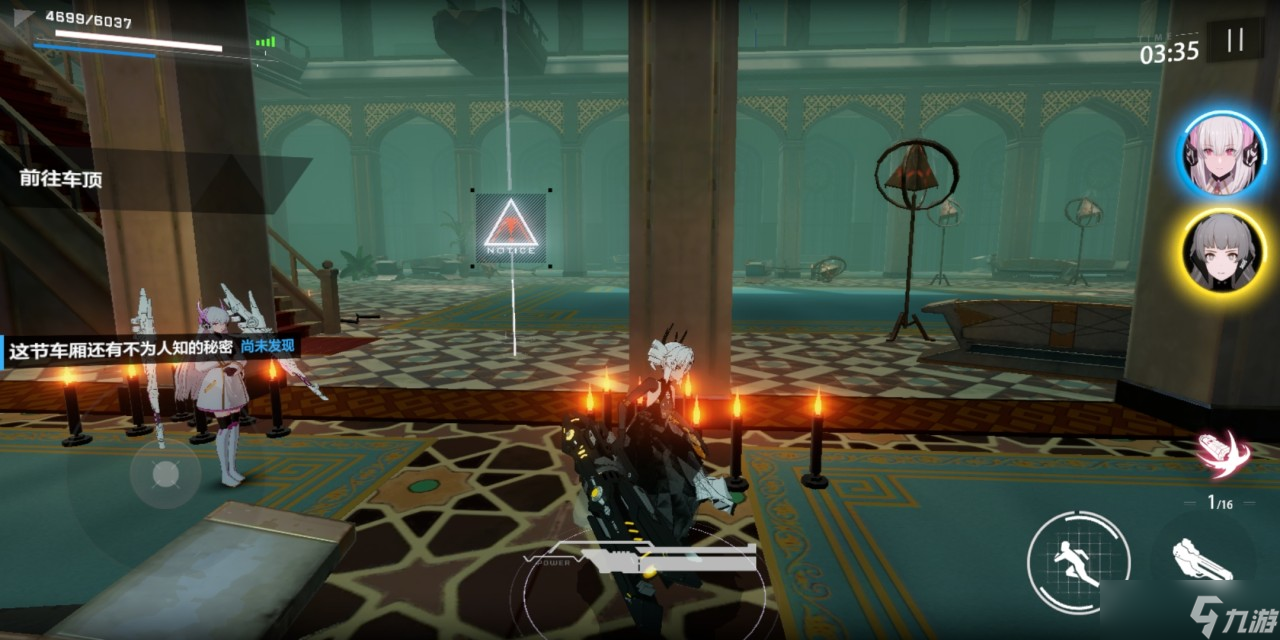
Task: Trigger the glowing pink reload skill icon
Action: pyautogui.click(x=1223, y=454)
